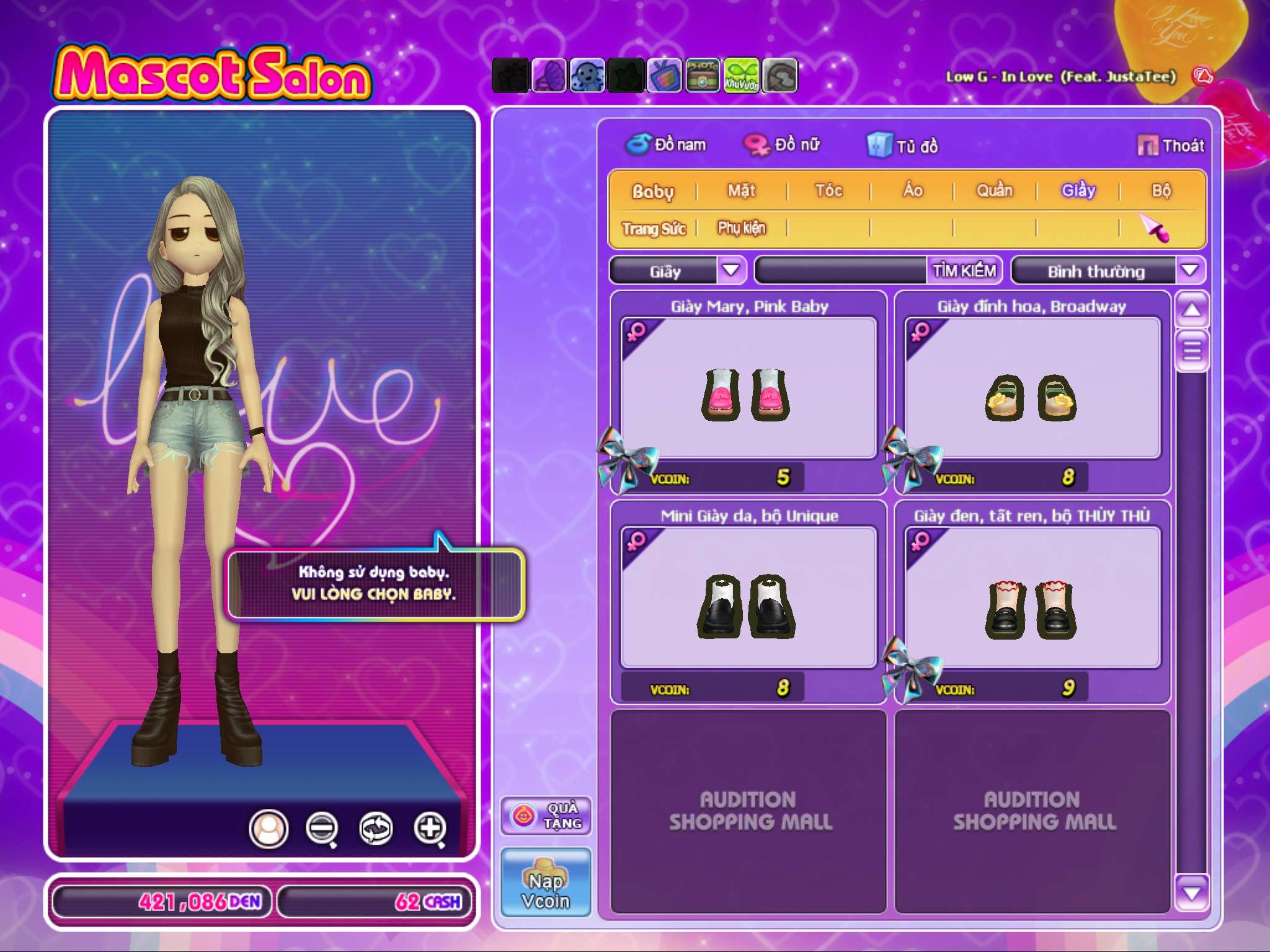Viewport: 1270px width, 952px height.
Task: Select the Baby category tab
Action: (x=652, y=191)
